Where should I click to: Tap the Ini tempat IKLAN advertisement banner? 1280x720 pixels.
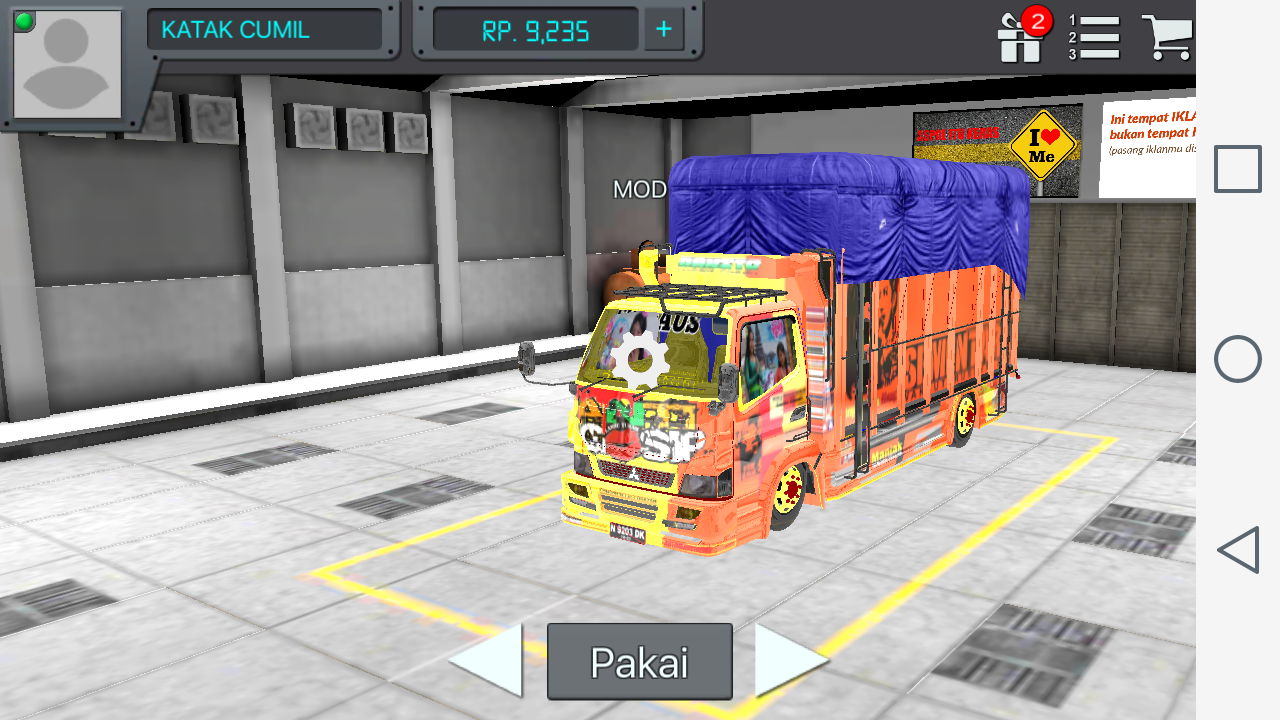pos(1150,135)
